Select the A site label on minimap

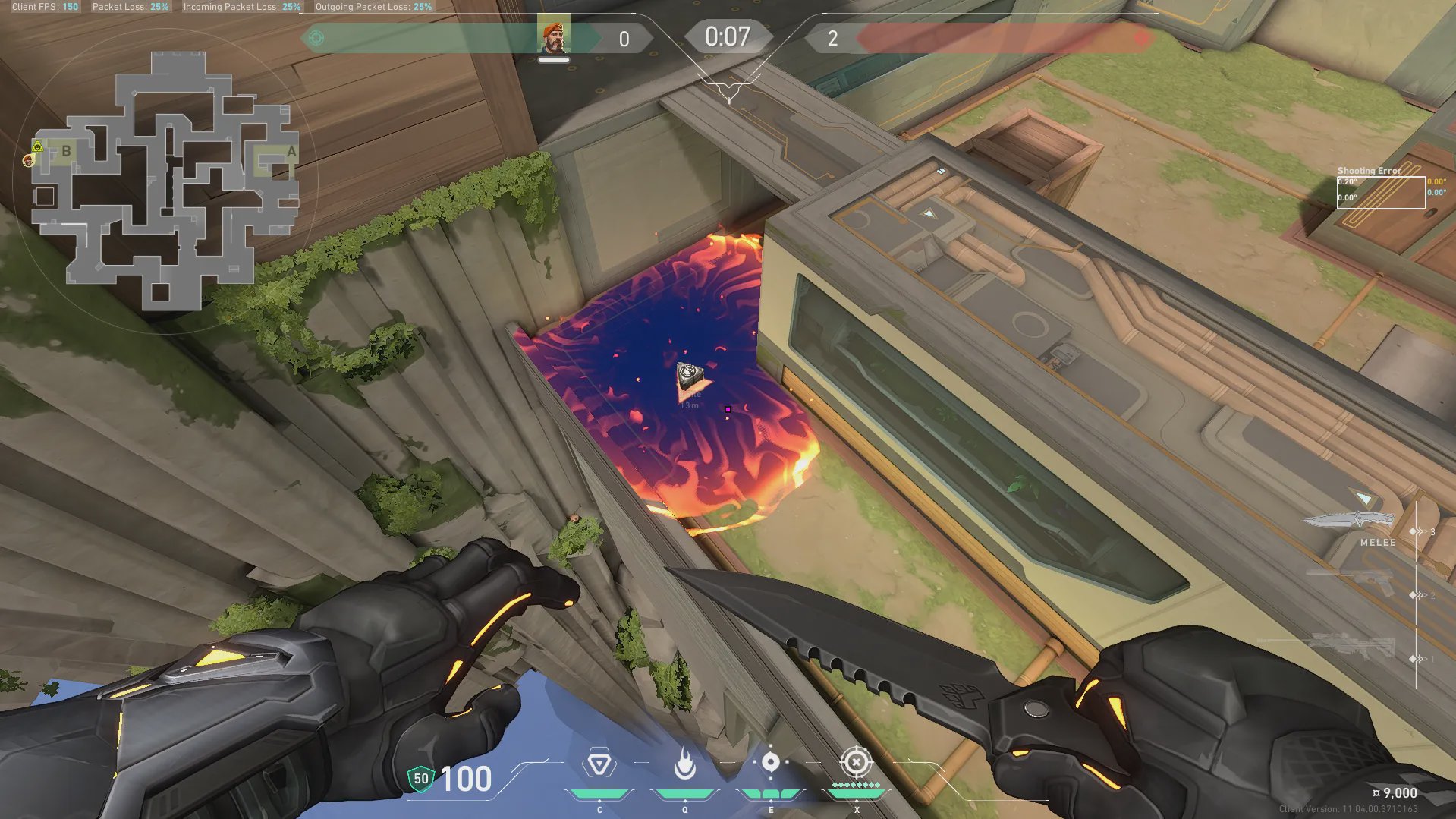click(x=291, y=152)
